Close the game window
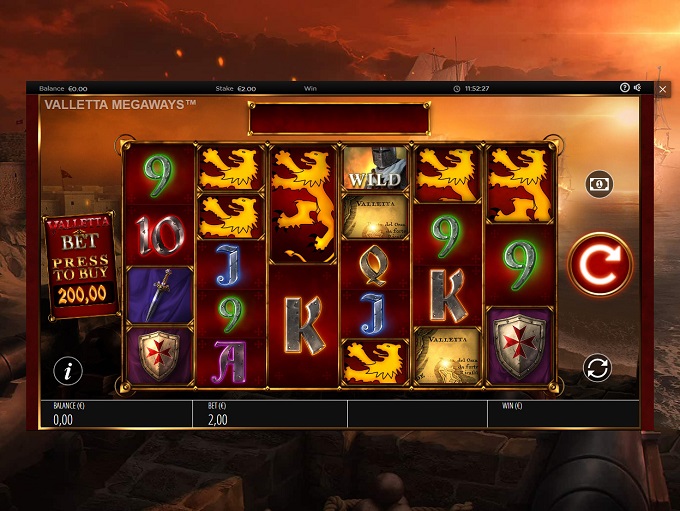Image resolution: width=680 pixels, height=511 pixels. 662,89
